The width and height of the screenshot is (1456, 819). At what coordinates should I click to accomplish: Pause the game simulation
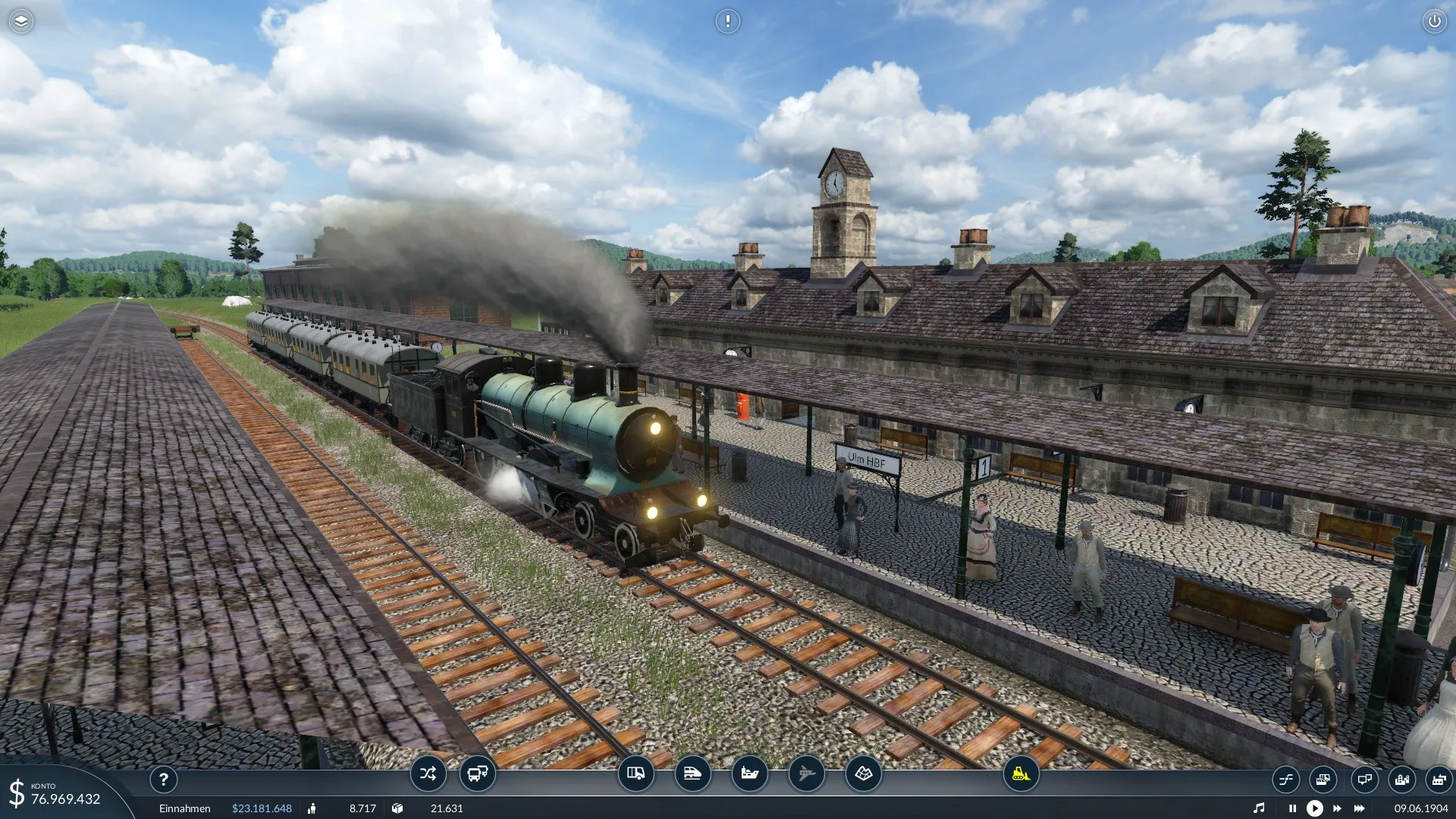coord(1292,808)
